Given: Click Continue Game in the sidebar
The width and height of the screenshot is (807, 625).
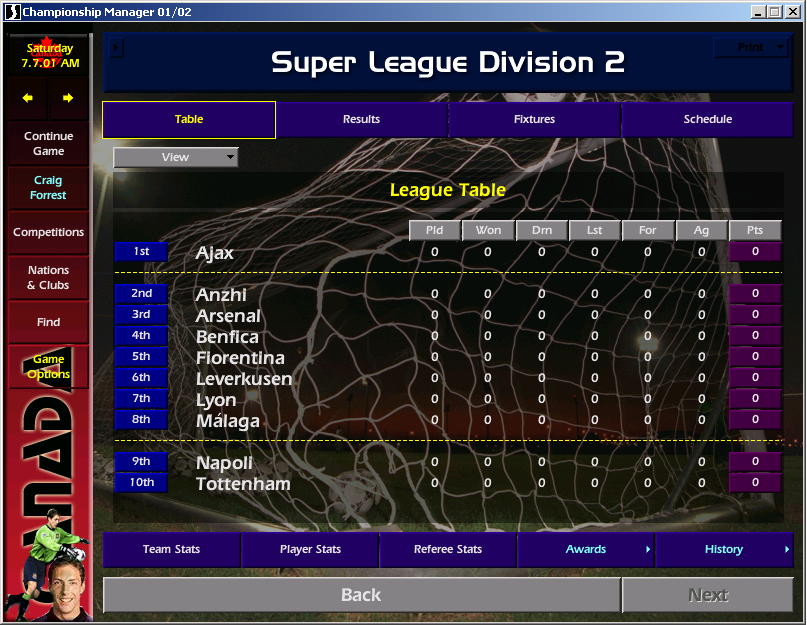Looking at the screenshot, I should [x=49, y=143].
